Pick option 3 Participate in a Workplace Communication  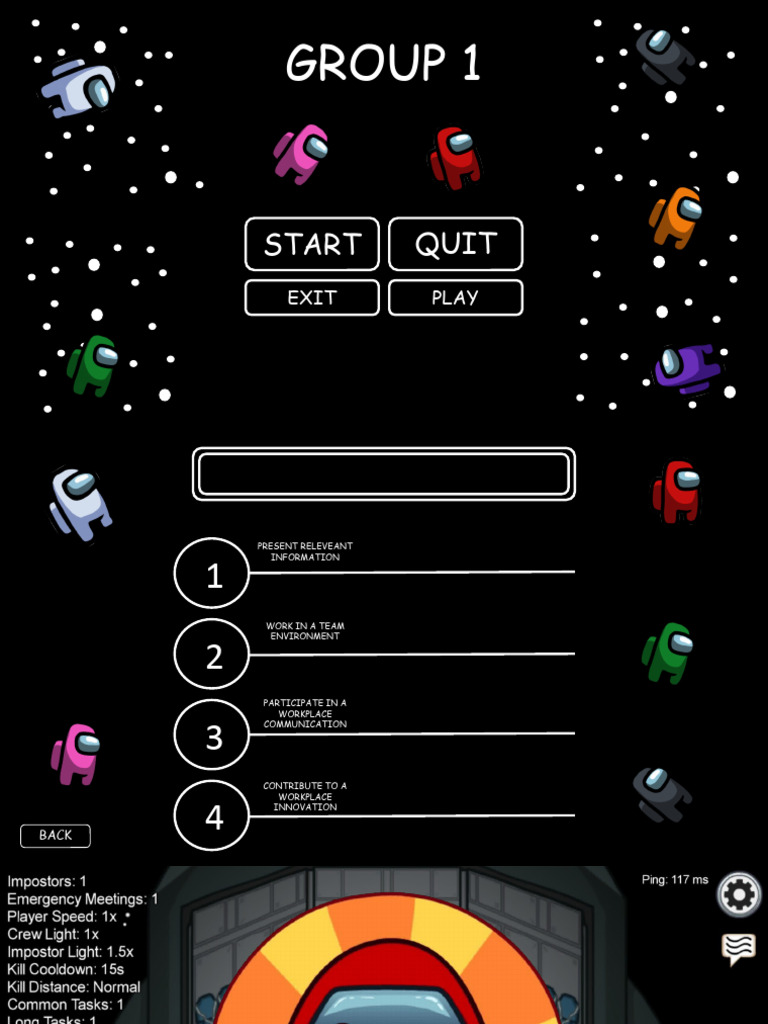pos(212,735)
